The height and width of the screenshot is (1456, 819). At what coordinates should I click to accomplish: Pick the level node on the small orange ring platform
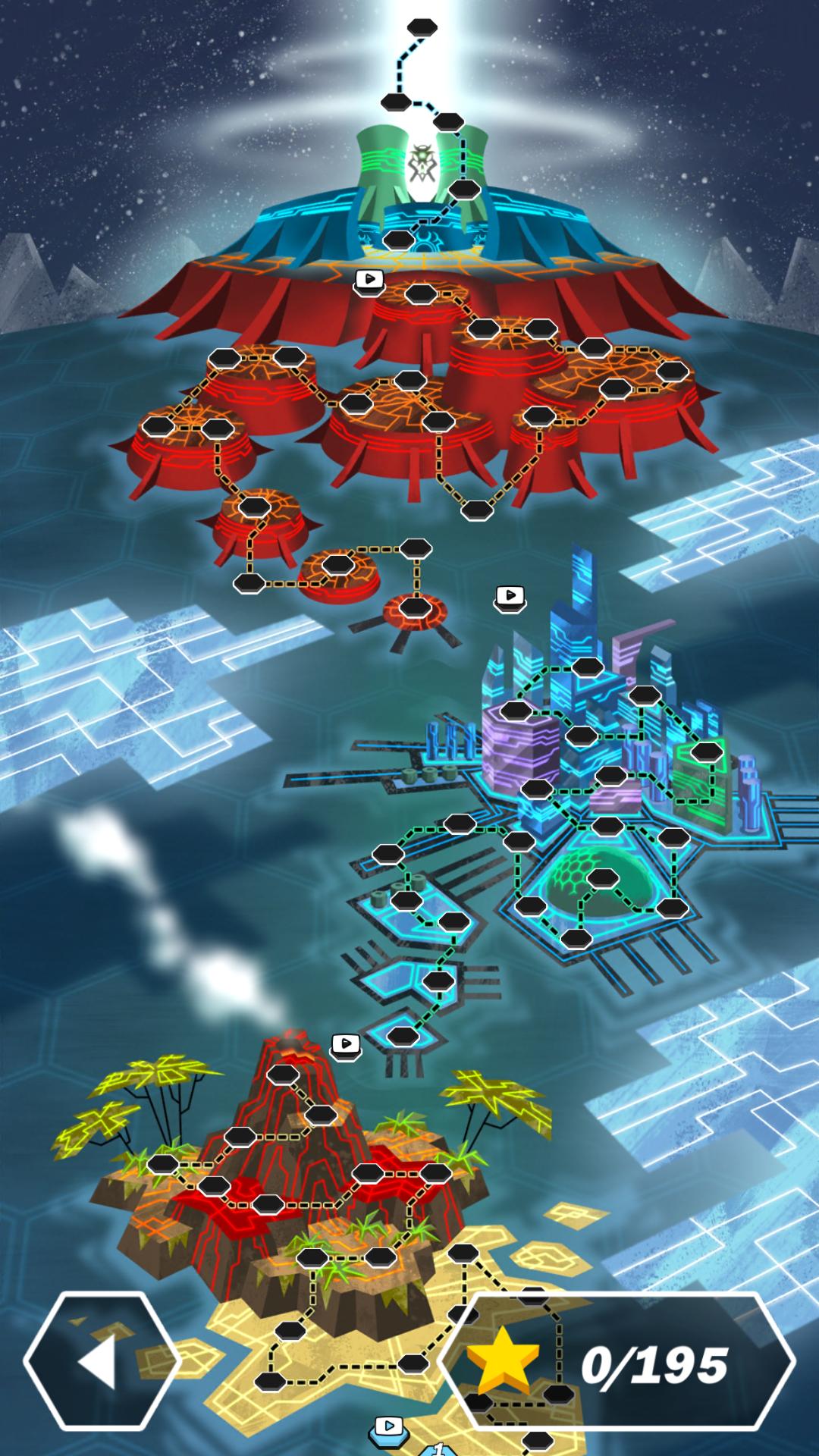click(x=415, y=607)
